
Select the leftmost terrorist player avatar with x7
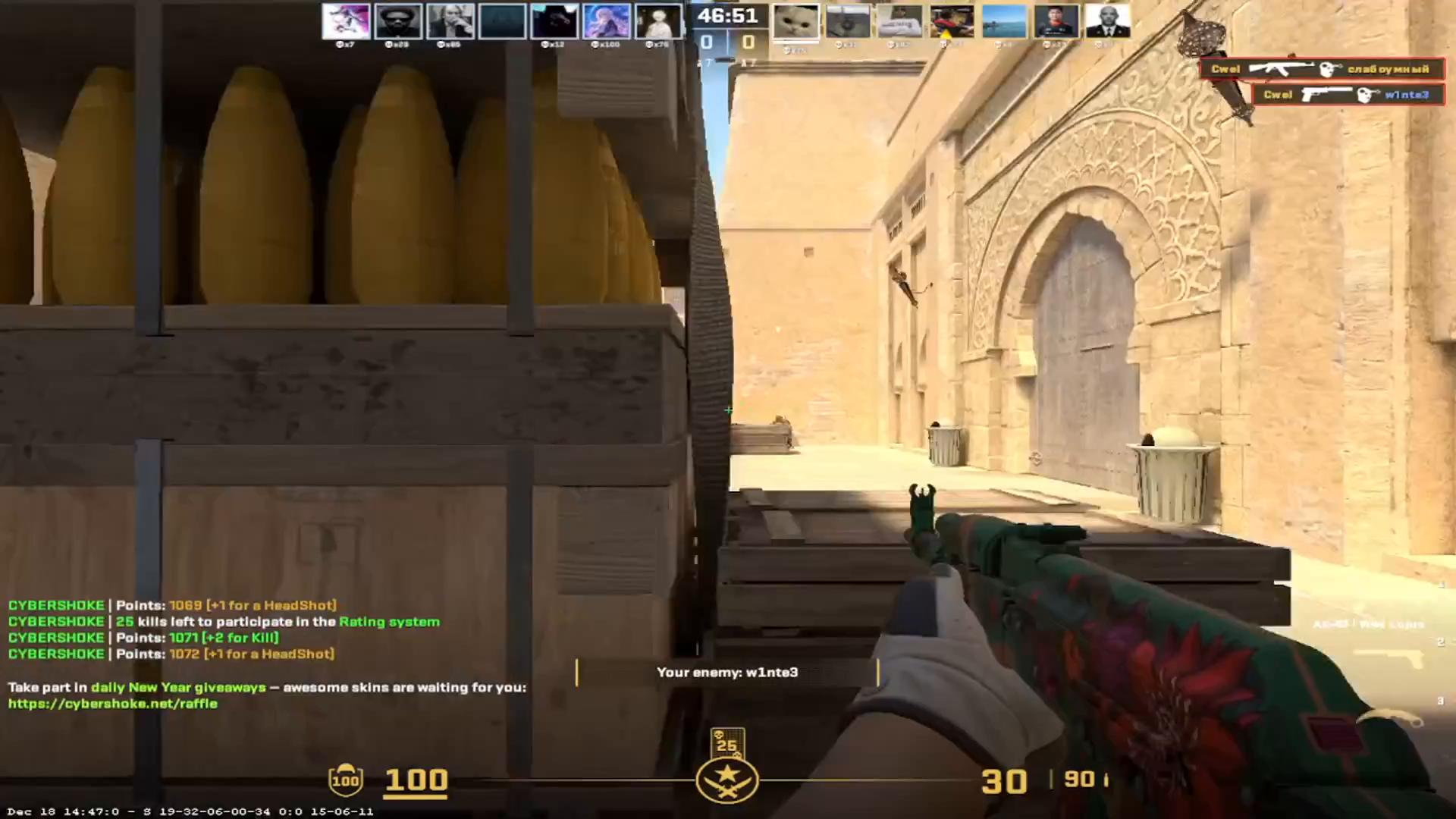click(347, 20)
